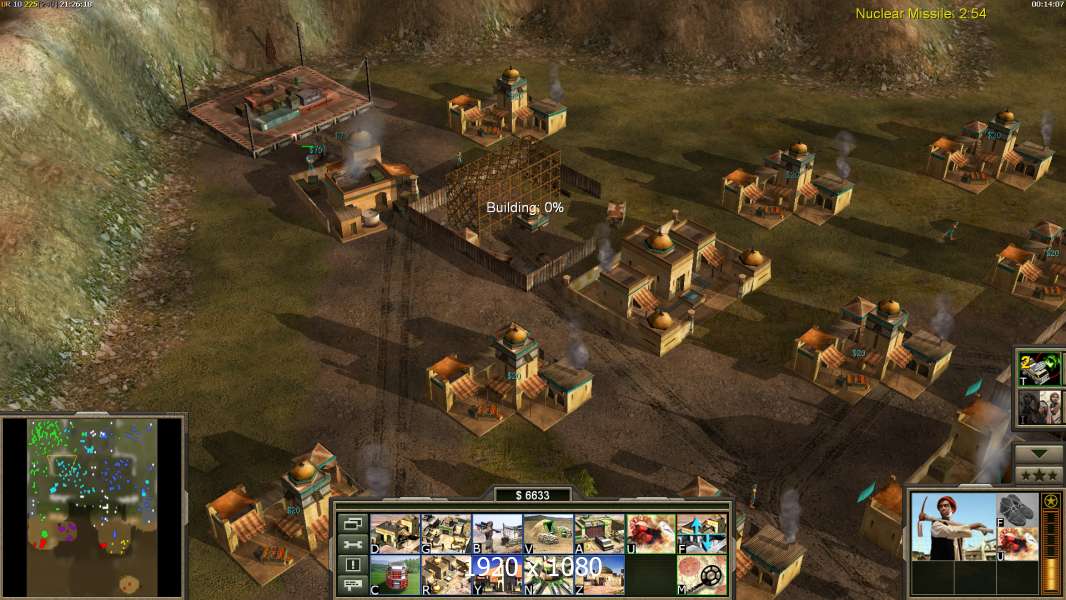The image size is (1066, 600).
Task: Choose the build option labeled B
Action: click(496, 533)
